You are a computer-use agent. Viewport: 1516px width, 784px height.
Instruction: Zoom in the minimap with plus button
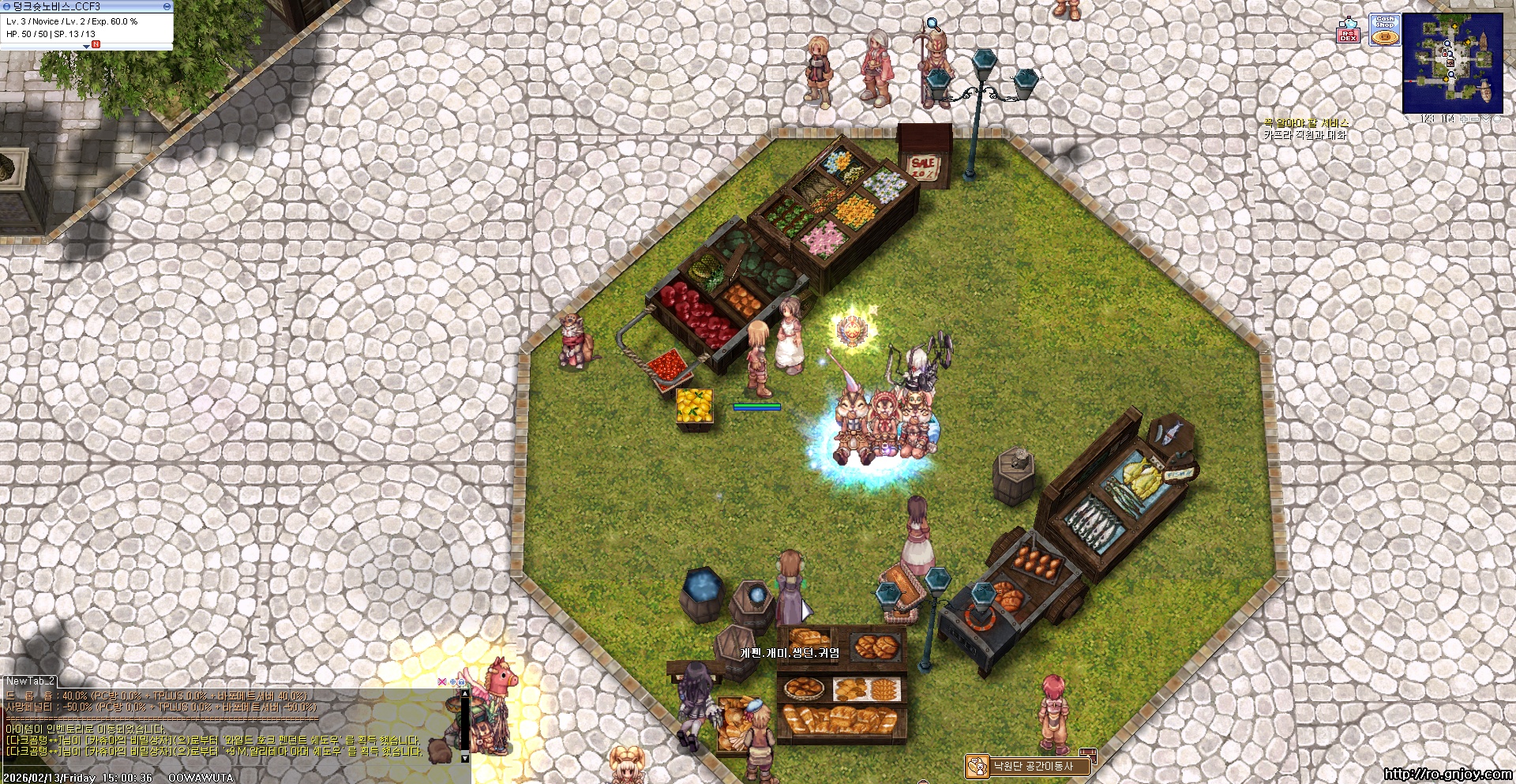[1463, 119]
